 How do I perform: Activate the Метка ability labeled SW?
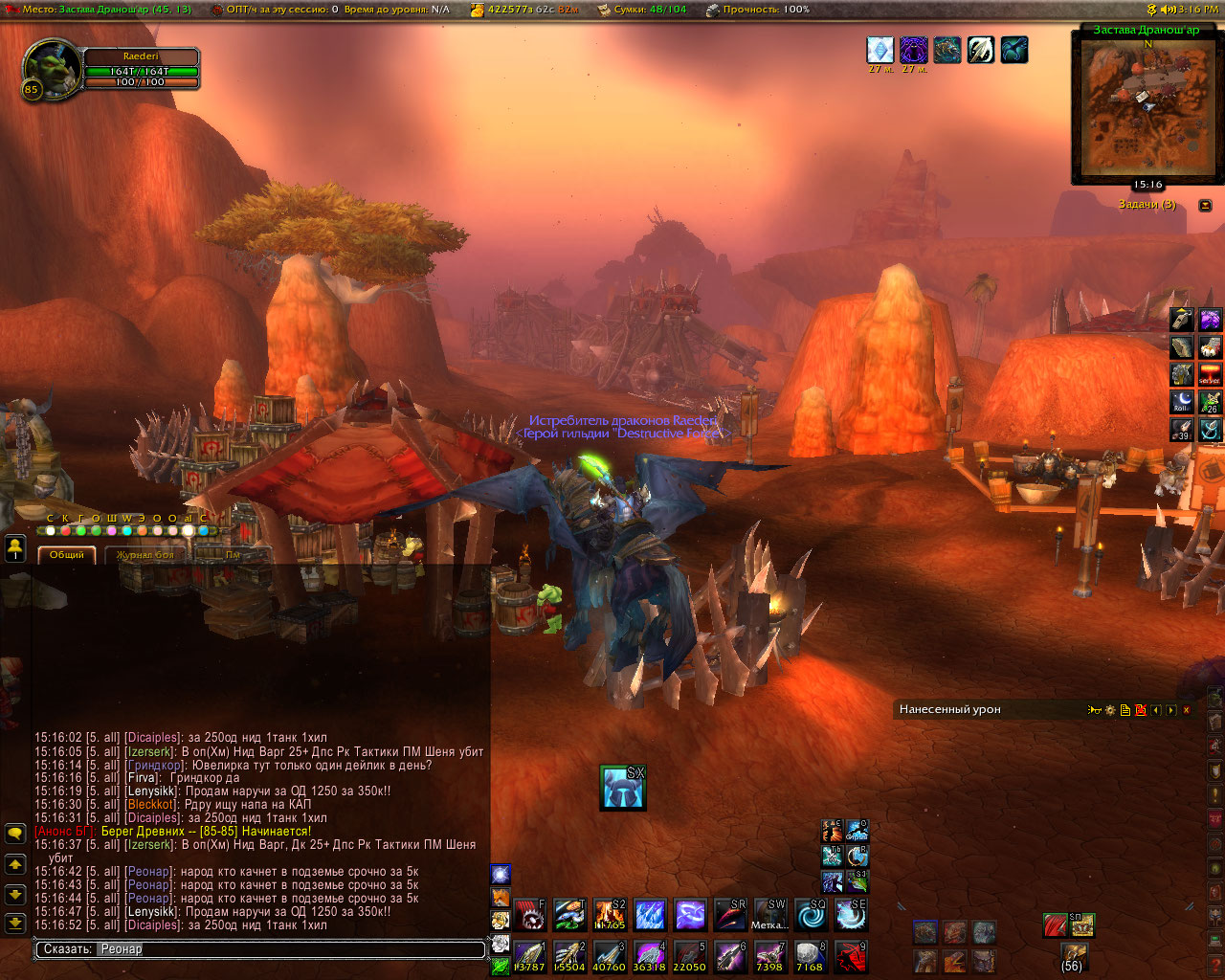click(x=769, y=915)
